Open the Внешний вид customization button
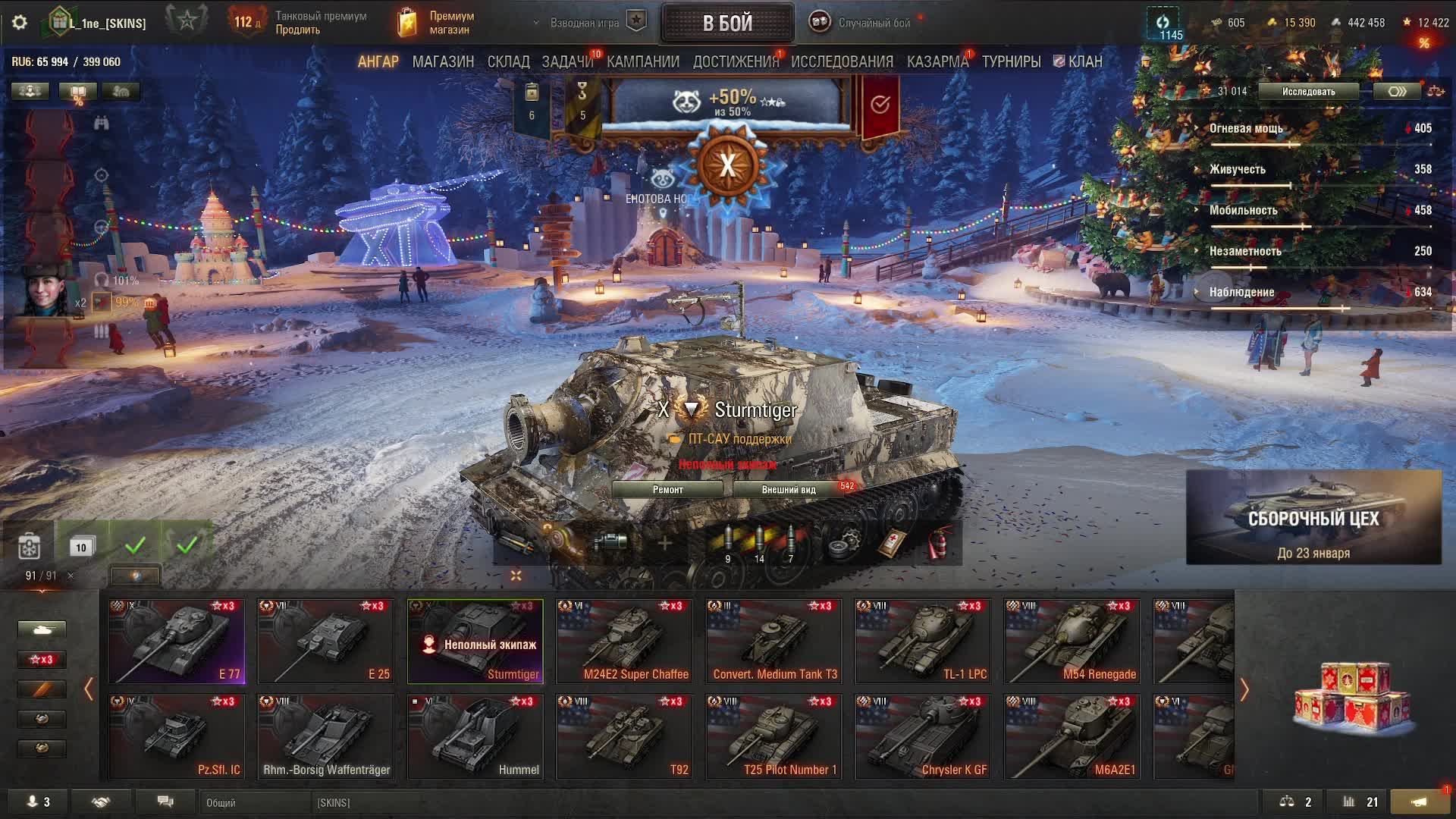This screenshot has height=819, width=1456. pyautogui.click(x=789, y=490)
